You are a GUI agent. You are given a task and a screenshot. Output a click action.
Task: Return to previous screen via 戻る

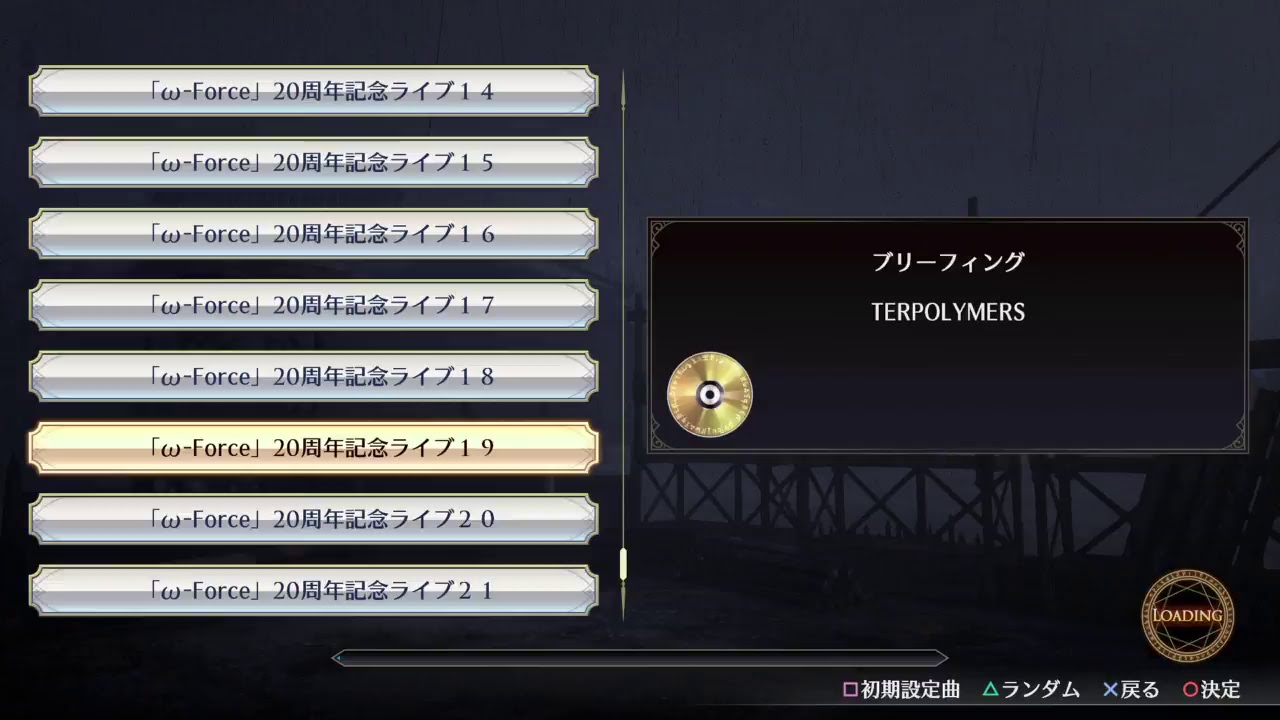point(1130,690)
